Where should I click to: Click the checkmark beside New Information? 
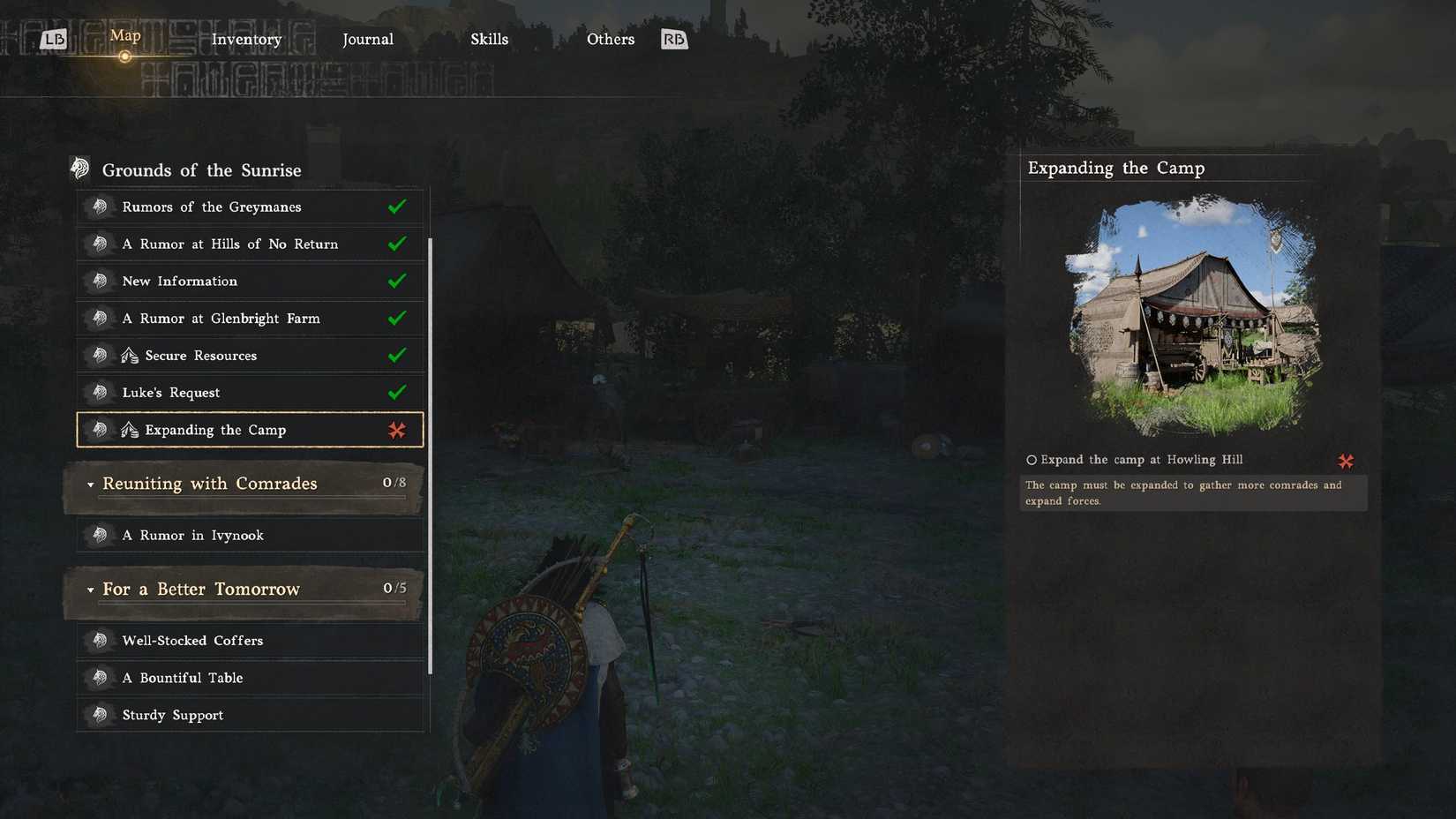pyautogui.click(x=398, y=281)
